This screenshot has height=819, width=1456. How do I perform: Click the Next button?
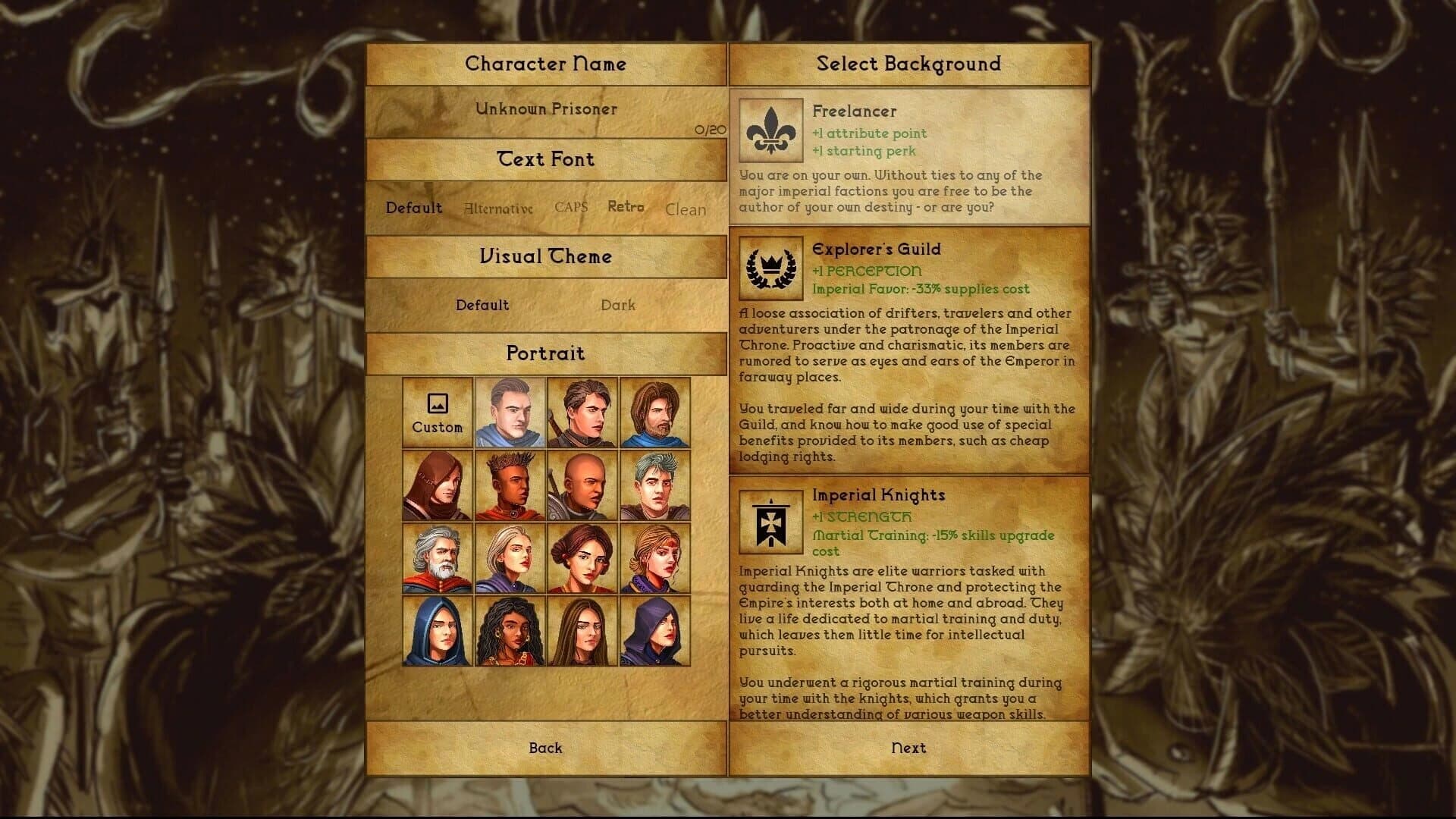(908, 748)
